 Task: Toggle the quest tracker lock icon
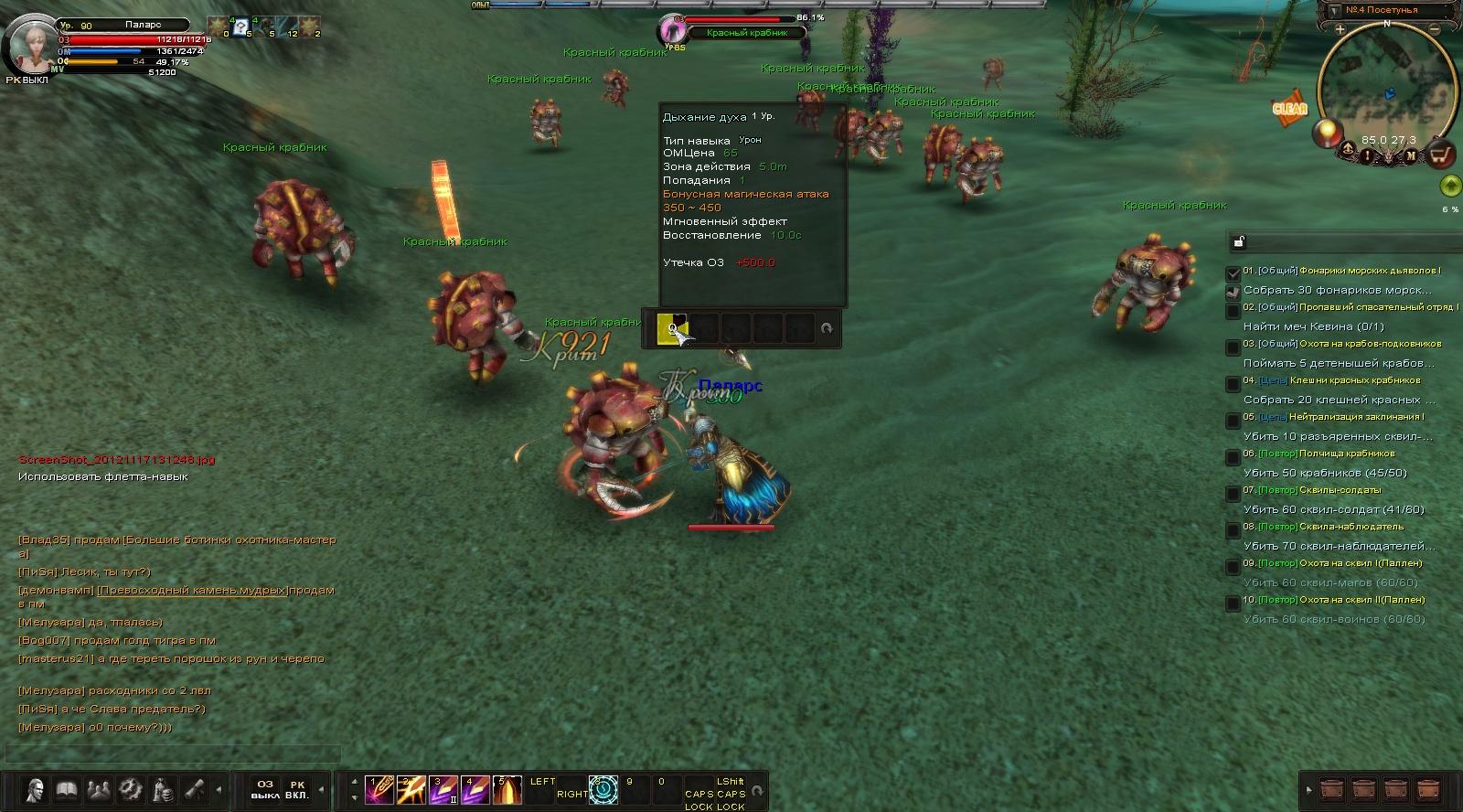tap(1239, 241)
